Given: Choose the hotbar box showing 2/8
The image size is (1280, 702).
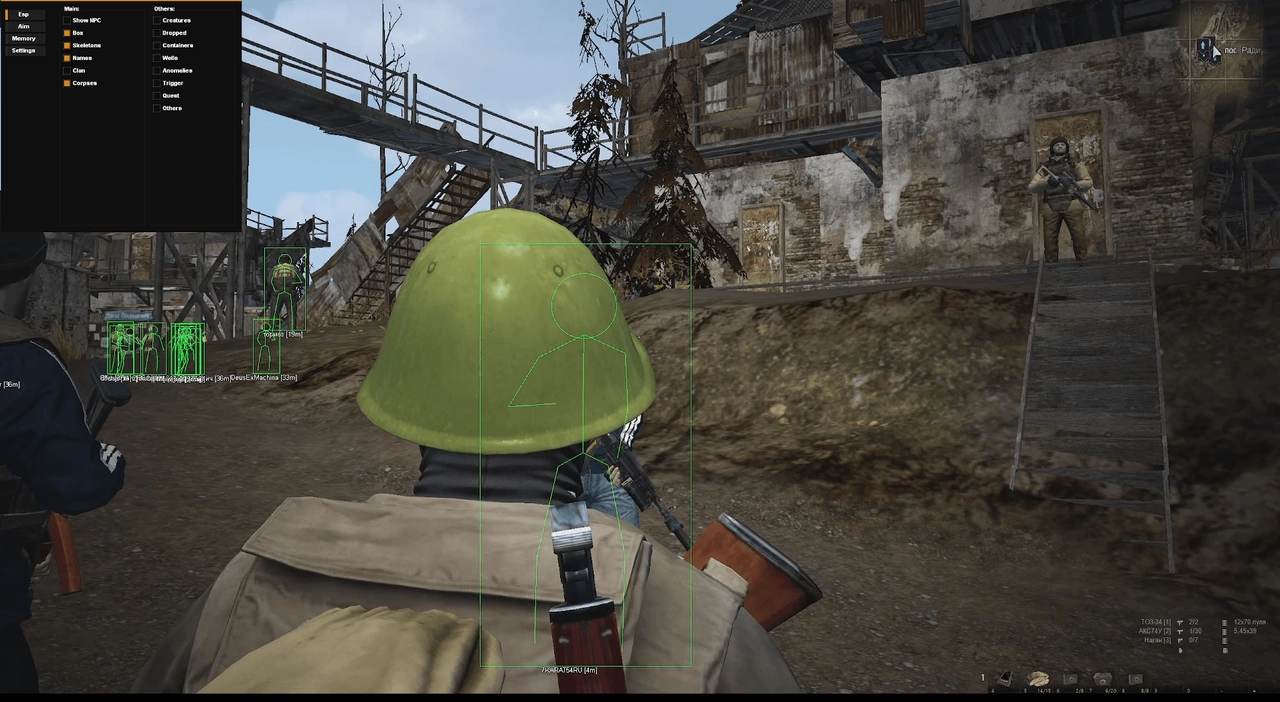Looking at the screenshot, I should (x=1071, y=680).
